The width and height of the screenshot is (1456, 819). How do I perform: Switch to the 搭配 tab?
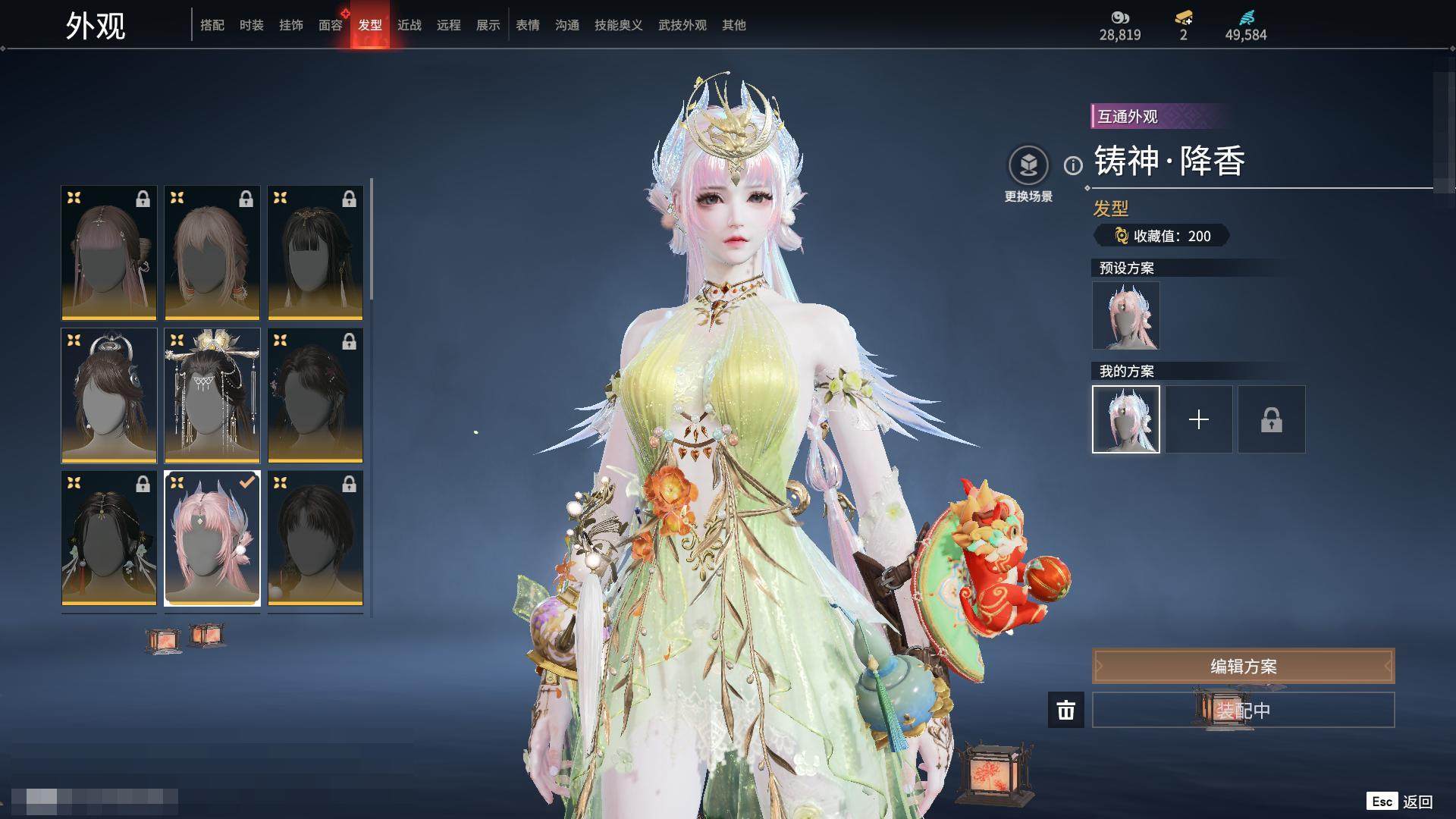[212, 25]
